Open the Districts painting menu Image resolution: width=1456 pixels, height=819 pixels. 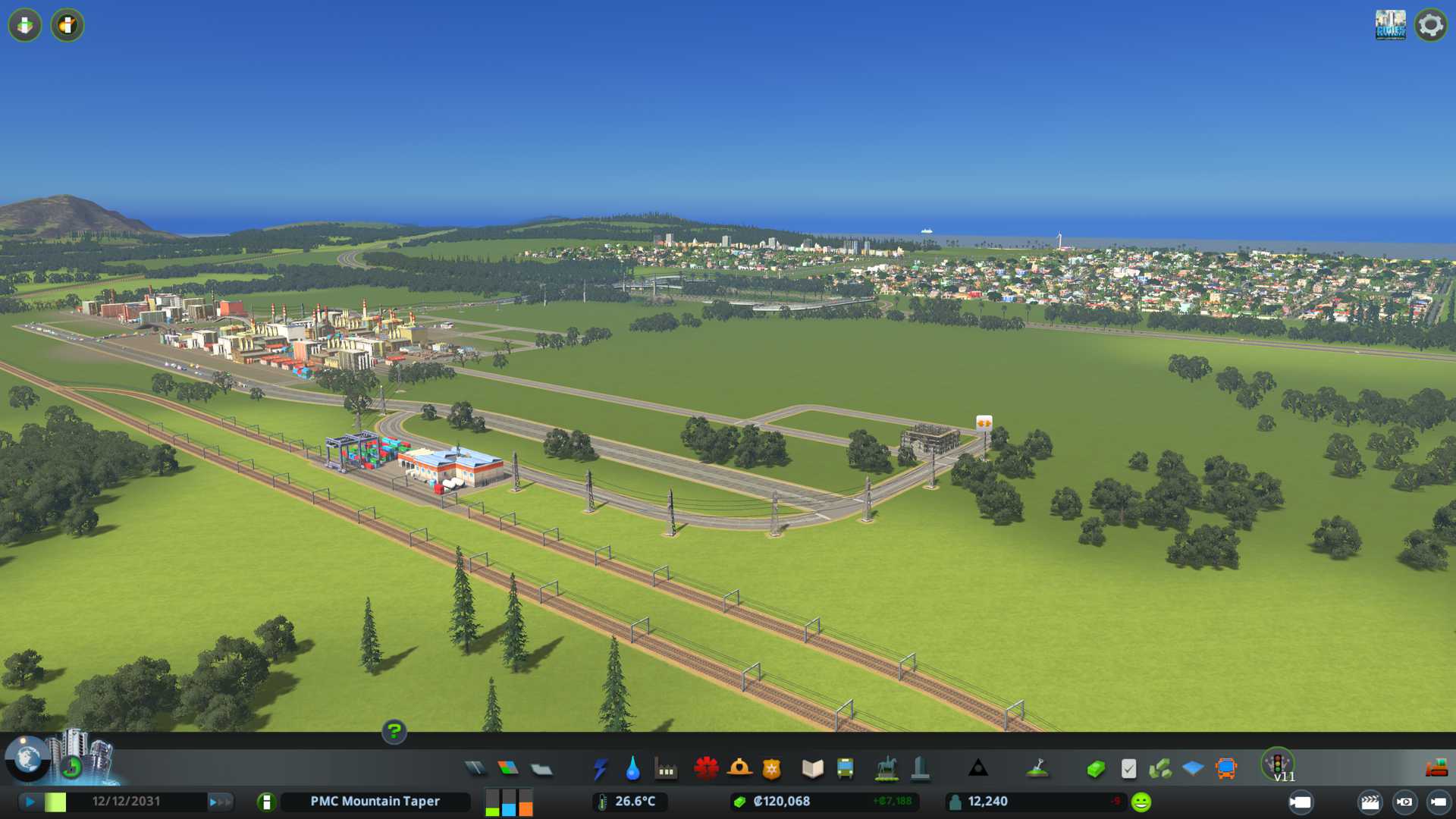coord(541,769)
